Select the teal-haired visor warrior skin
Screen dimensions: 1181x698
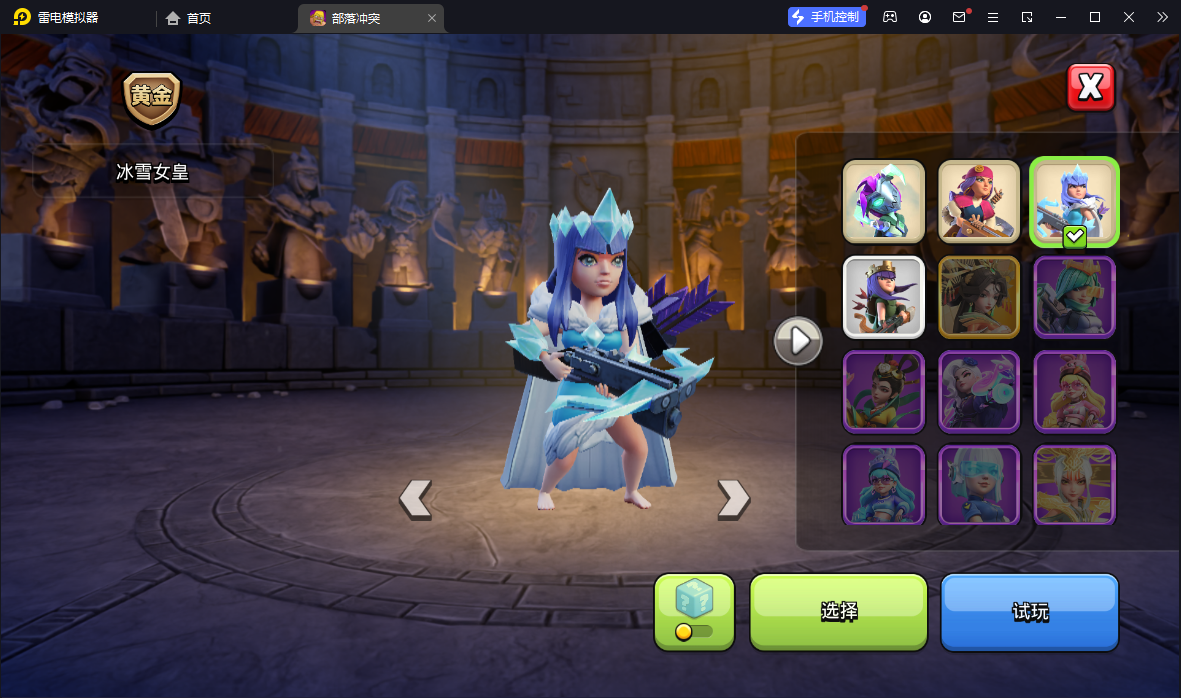point(1074,296)
